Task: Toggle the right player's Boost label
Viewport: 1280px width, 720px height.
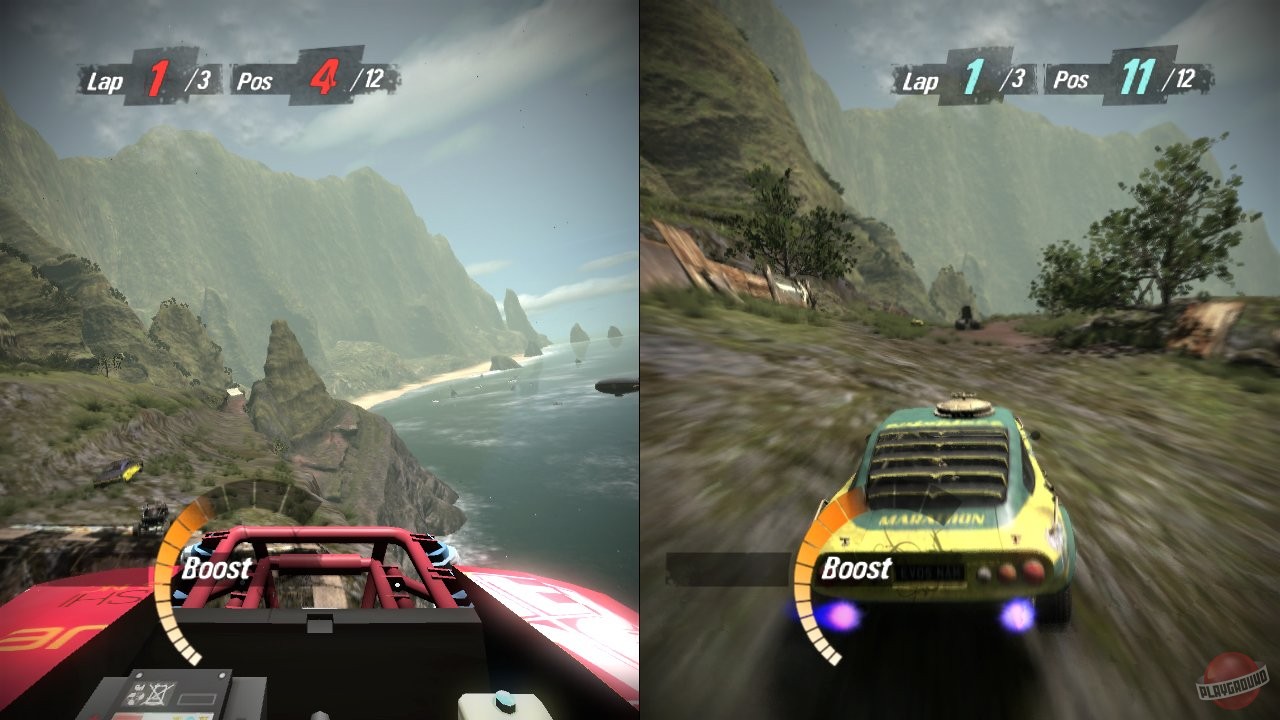Action: pos(858,568)
